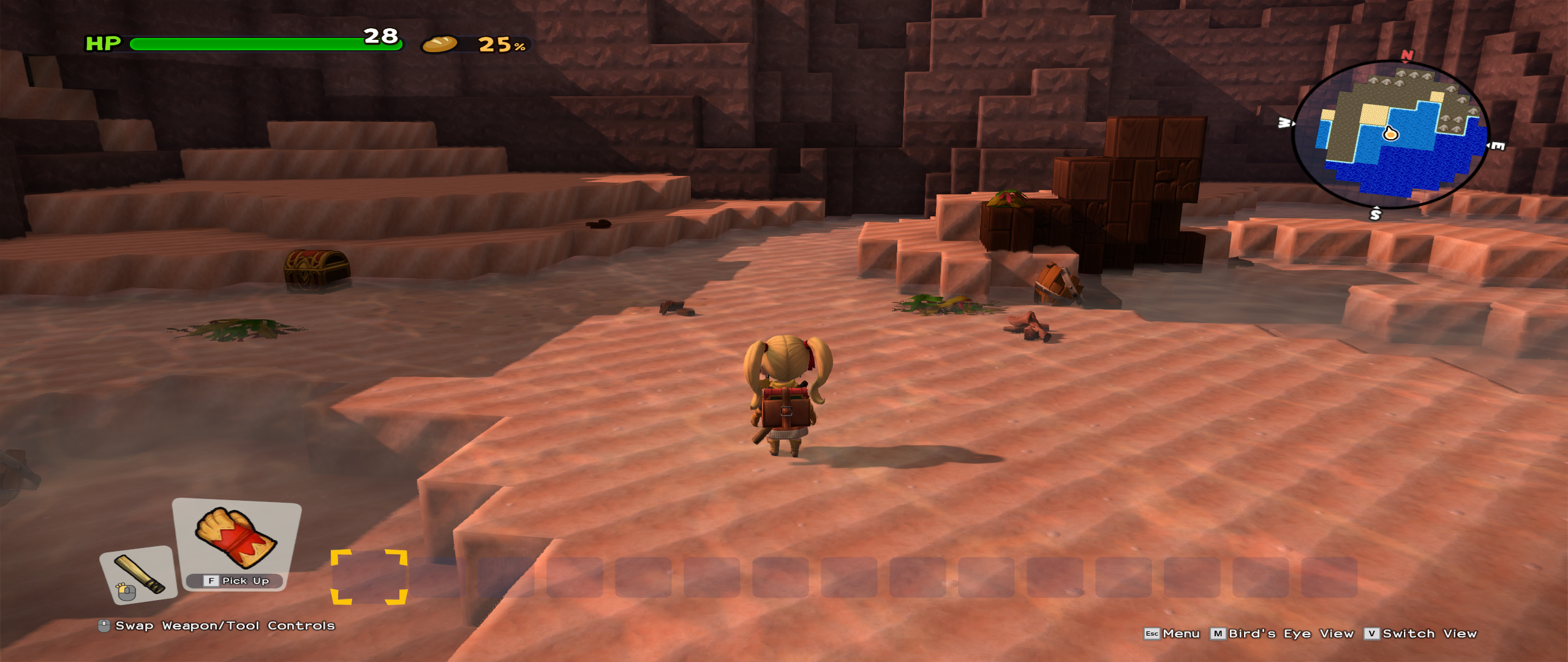Activate Bird's Eye View
This screenshot has width=1568, height=662.
(x=1282, y=634)
